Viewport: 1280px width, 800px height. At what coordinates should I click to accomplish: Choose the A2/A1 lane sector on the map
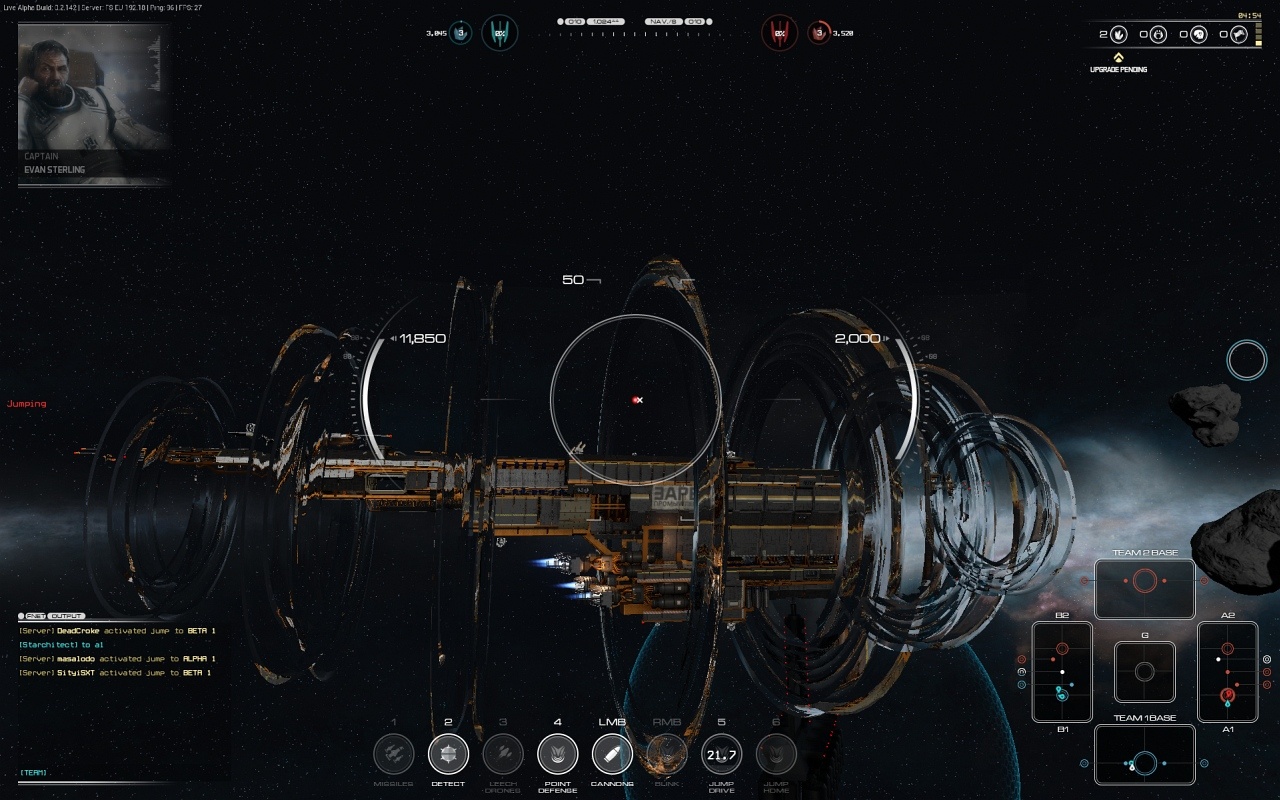click(x=1228, y=672)
